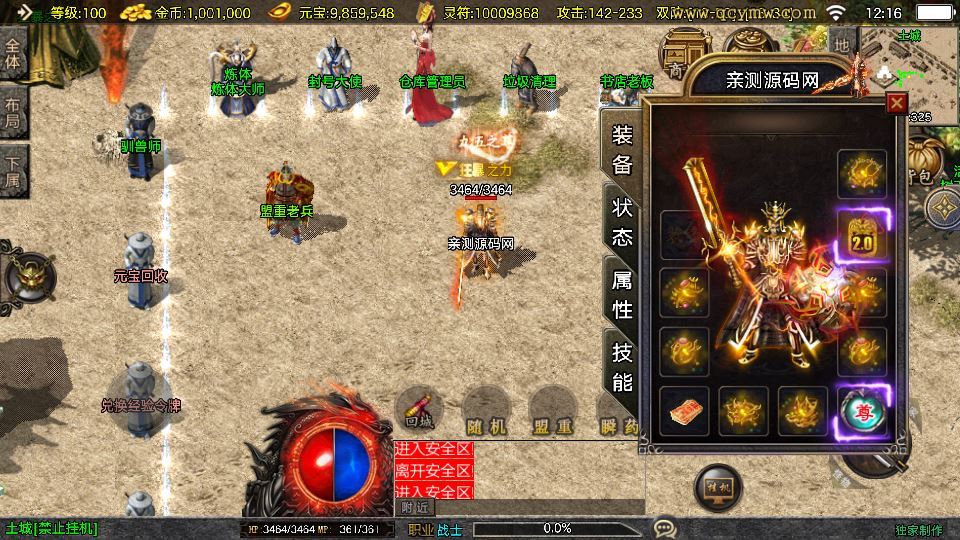Image resolution: width=960 pixels, height=540 pixels.
Task: Activate the 随机 random teleport shortcut
Action: (x=486, y=412)
